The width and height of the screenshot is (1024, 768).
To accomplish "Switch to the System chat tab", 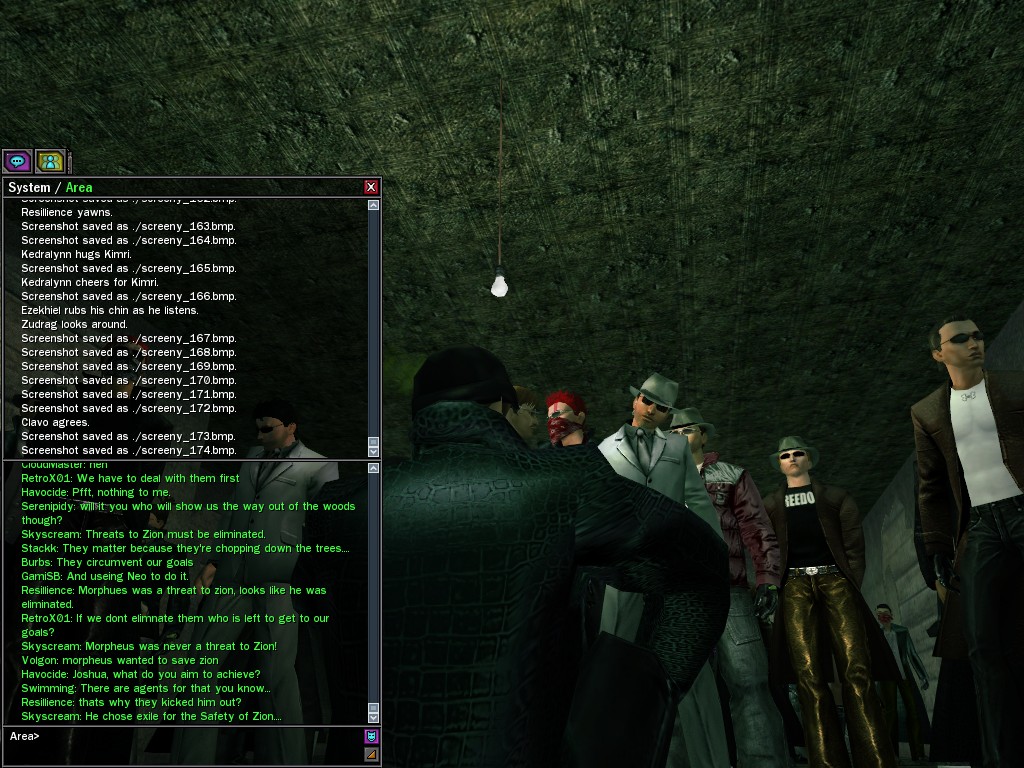I will click(x=29, y=187).
